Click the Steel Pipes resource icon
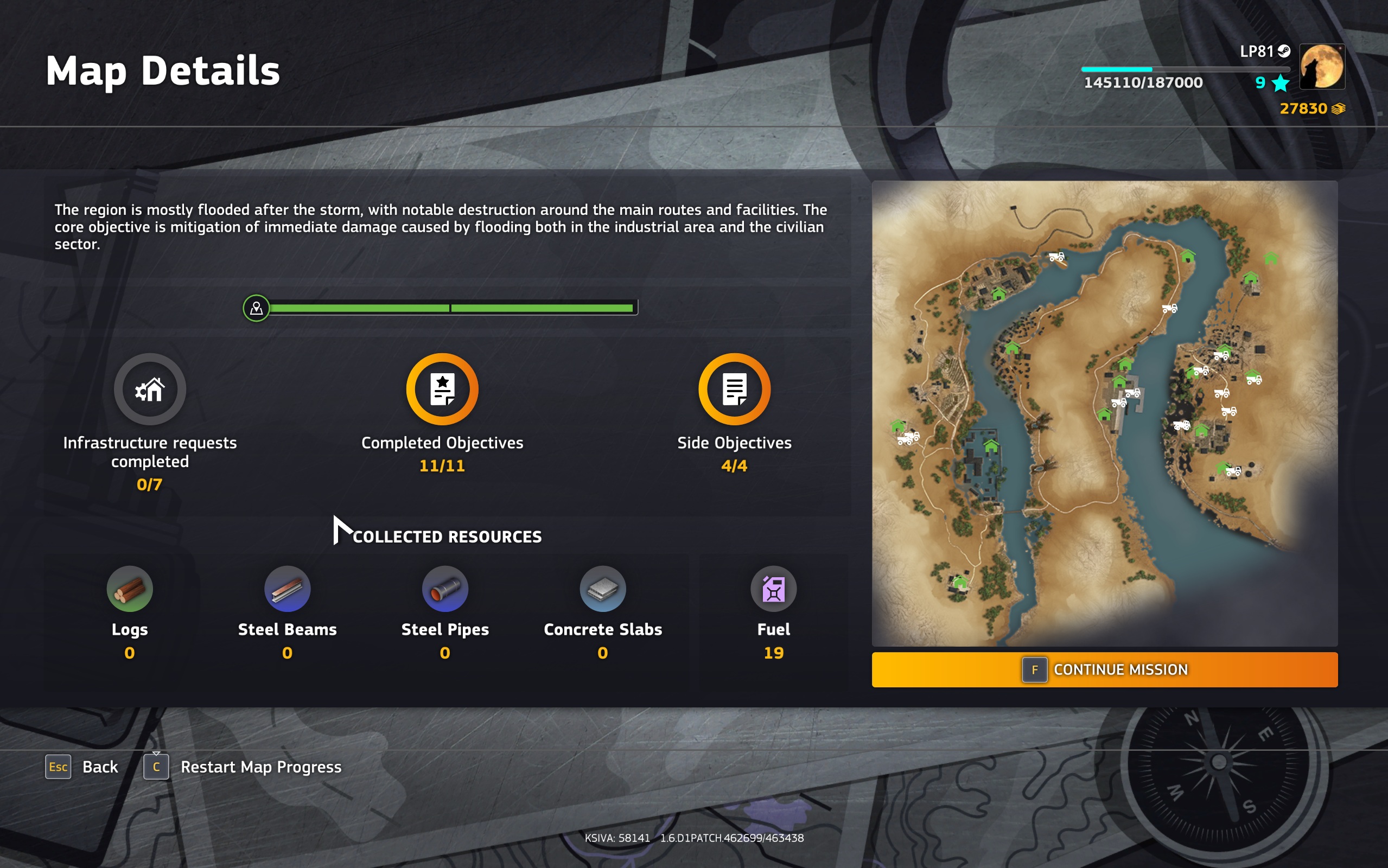1388x868 pixels. pos(445,589)
